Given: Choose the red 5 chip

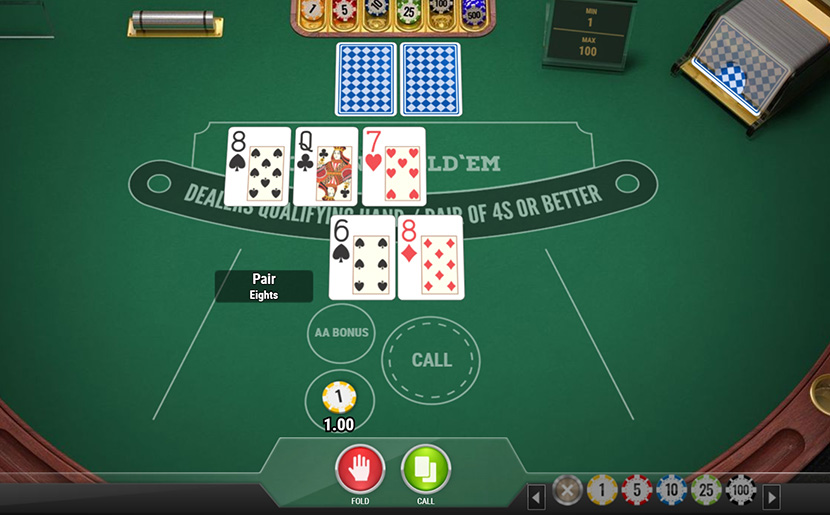Looking at the screenshot, I should 637,490.
